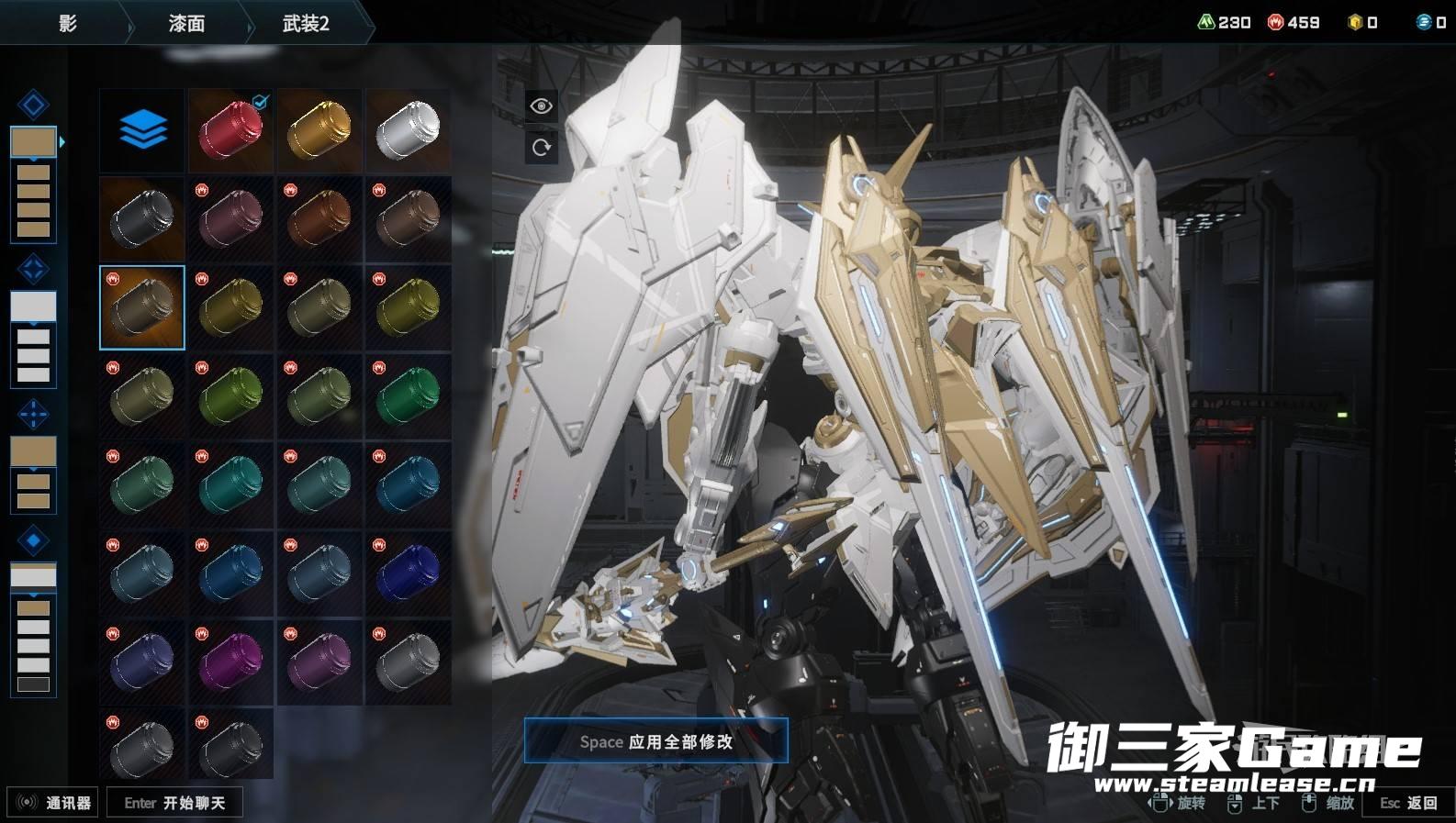Choose the silver-white paint can
The image size is (1456, 823).
point(408,129)
